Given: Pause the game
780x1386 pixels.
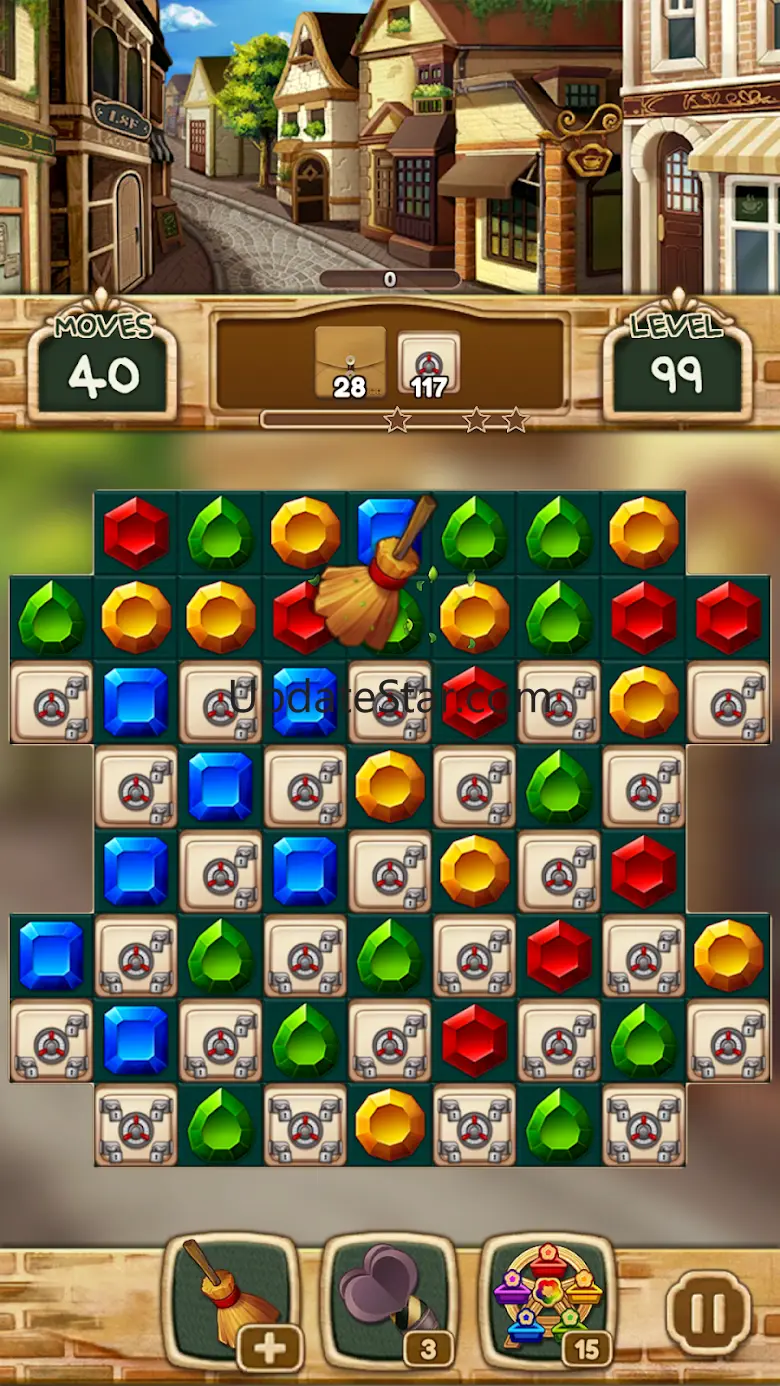Looking at the screenshot, I should tap(708, 1310).
